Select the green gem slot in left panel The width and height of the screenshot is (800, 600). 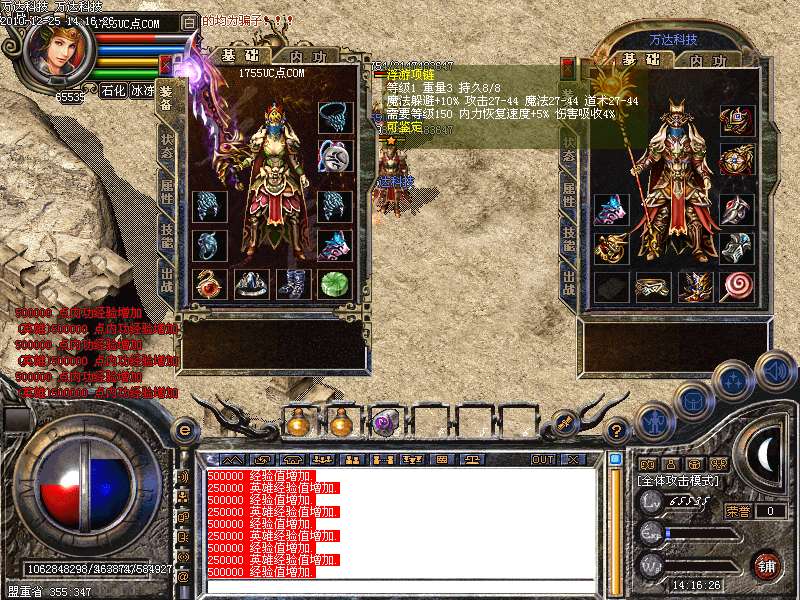[x=335, y=284]
